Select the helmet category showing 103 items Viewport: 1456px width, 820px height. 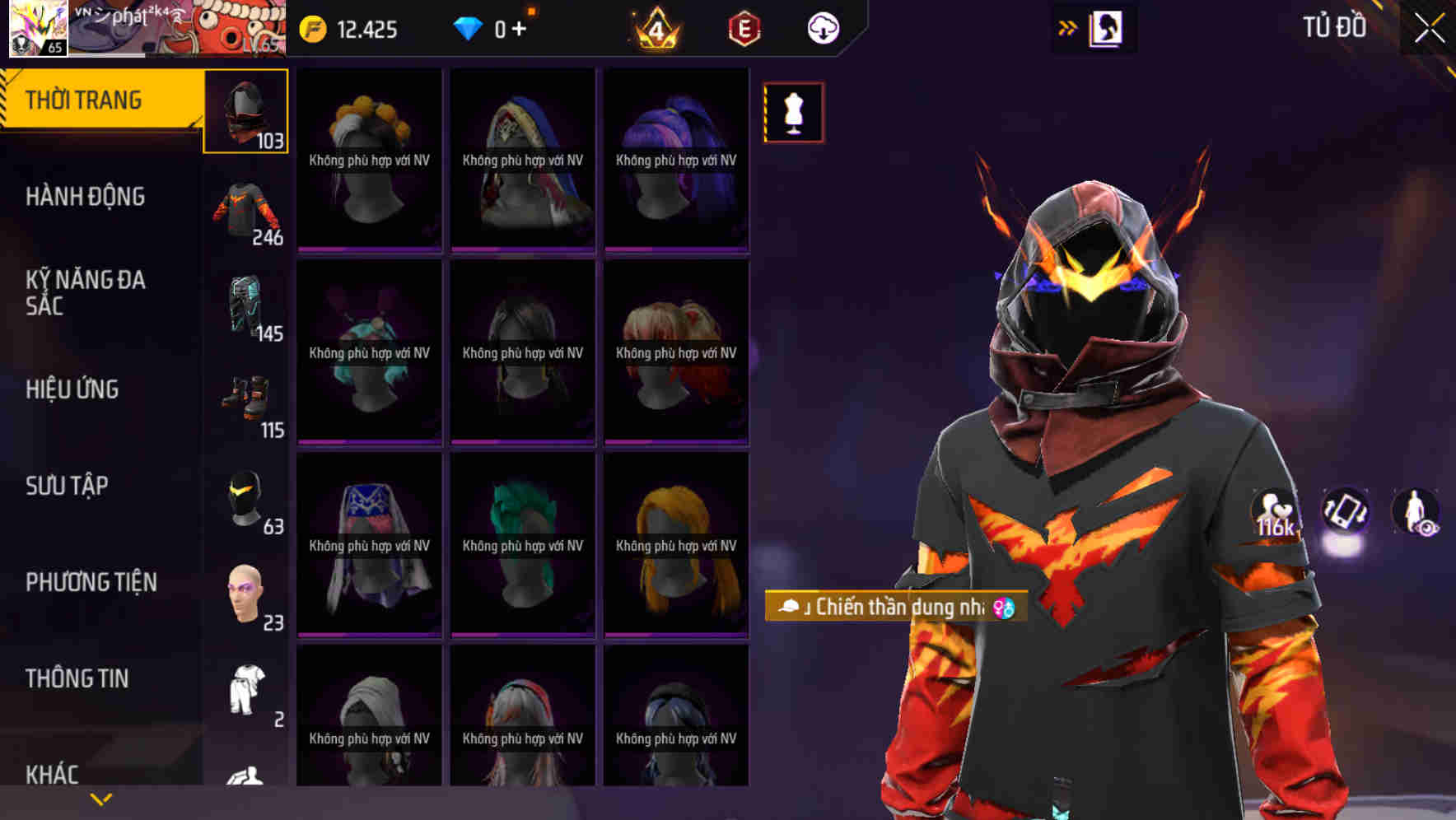(245, 111)
